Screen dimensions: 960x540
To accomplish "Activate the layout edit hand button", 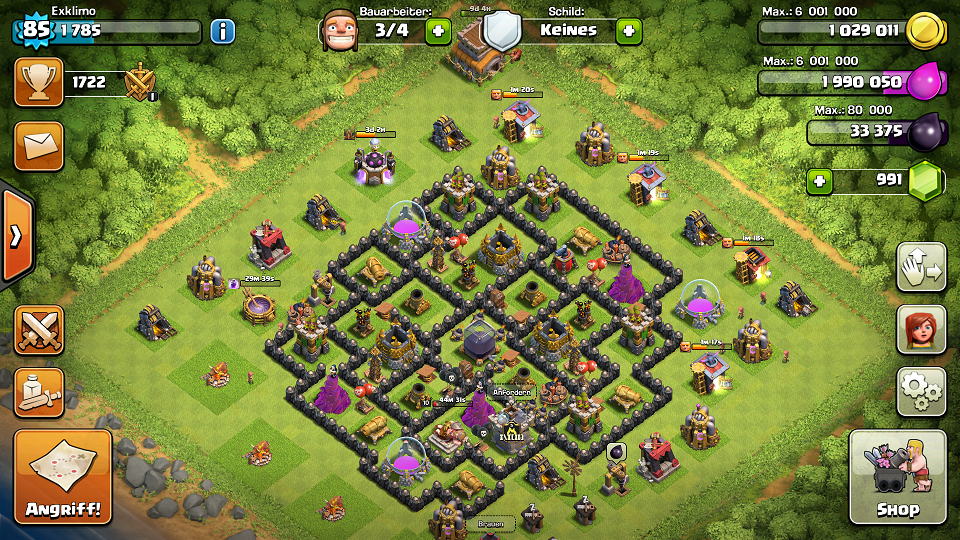I will (x=921, y=267).
